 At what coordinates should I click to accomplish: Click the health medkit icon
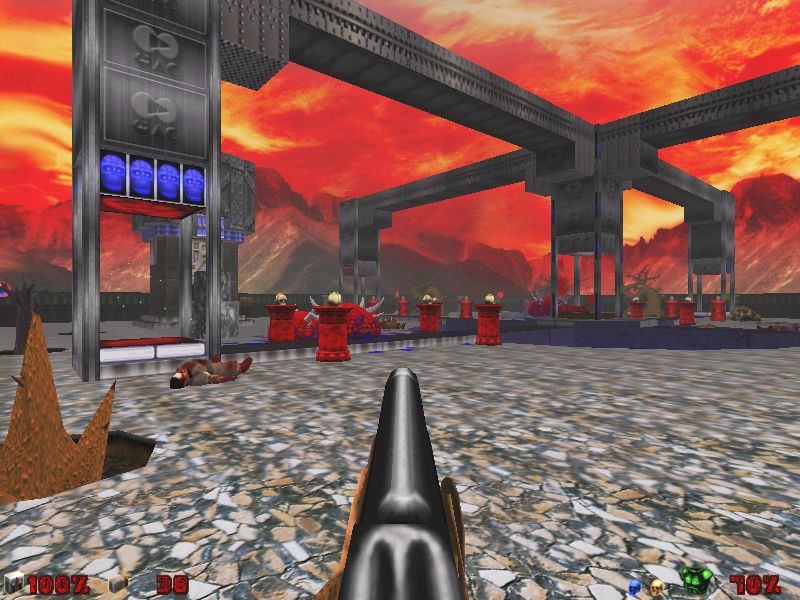point(14,584)
